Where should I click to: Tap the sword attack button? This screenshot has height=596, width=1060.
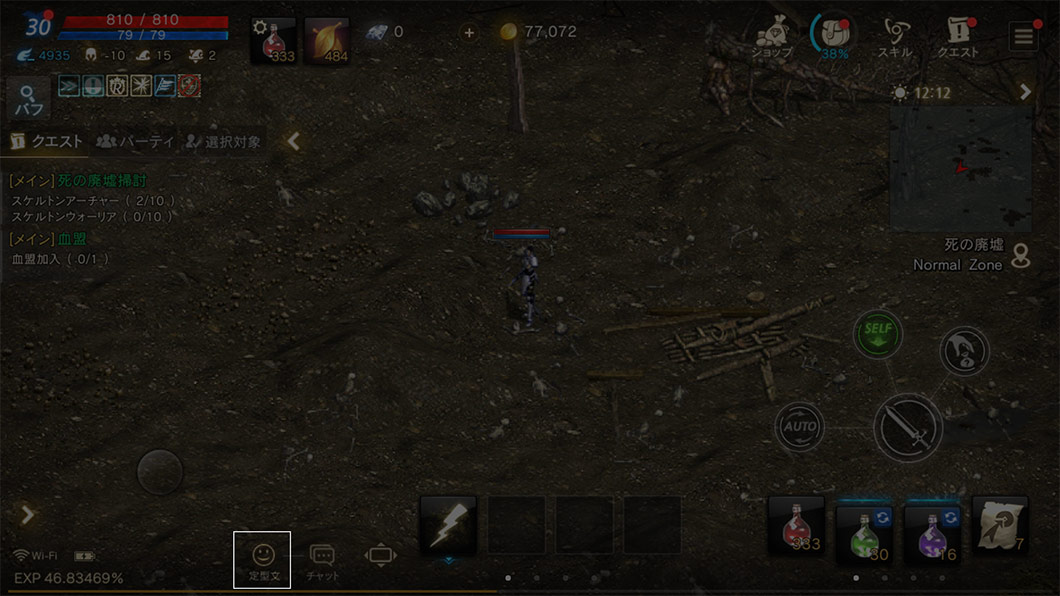coord(907,427)
